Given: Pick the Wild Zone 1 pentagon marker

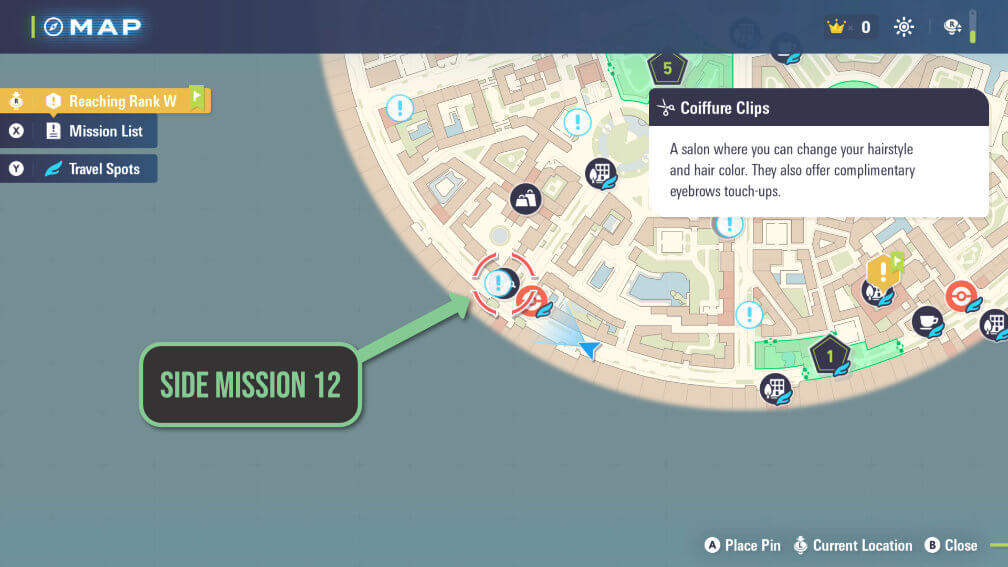Looking at the screenshot, I should (x=829, y=354).
